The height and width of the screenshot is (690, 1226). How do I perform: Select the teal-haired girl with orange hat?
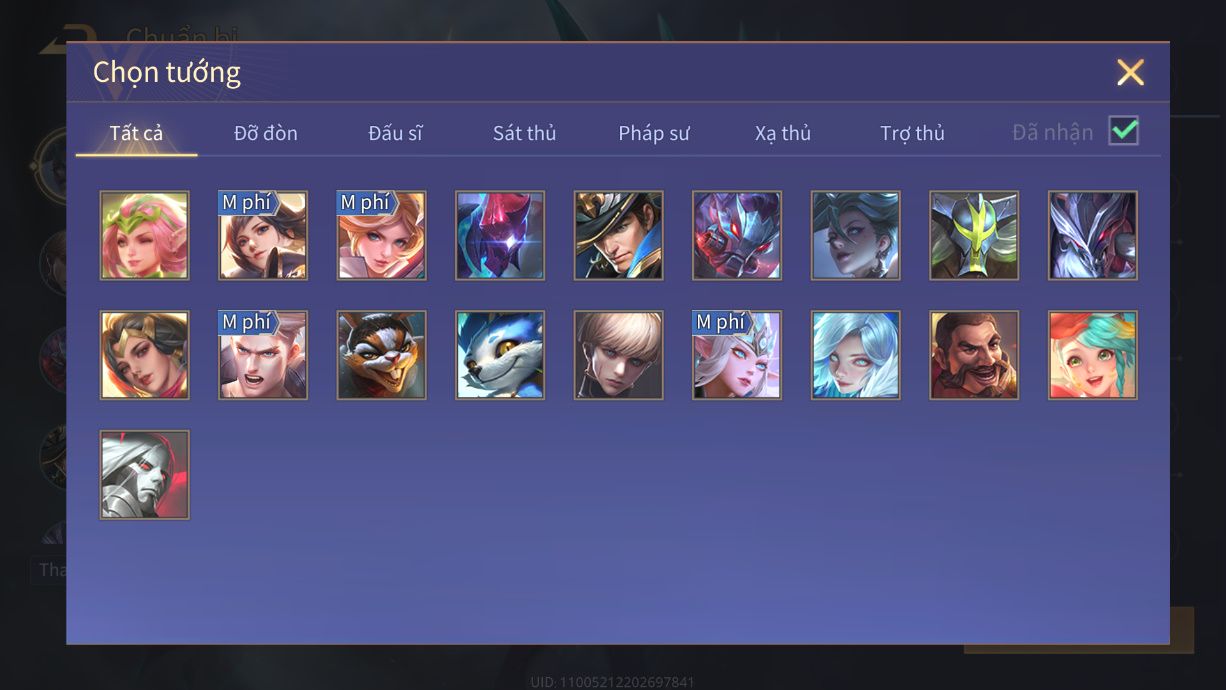pos(1093,355)
